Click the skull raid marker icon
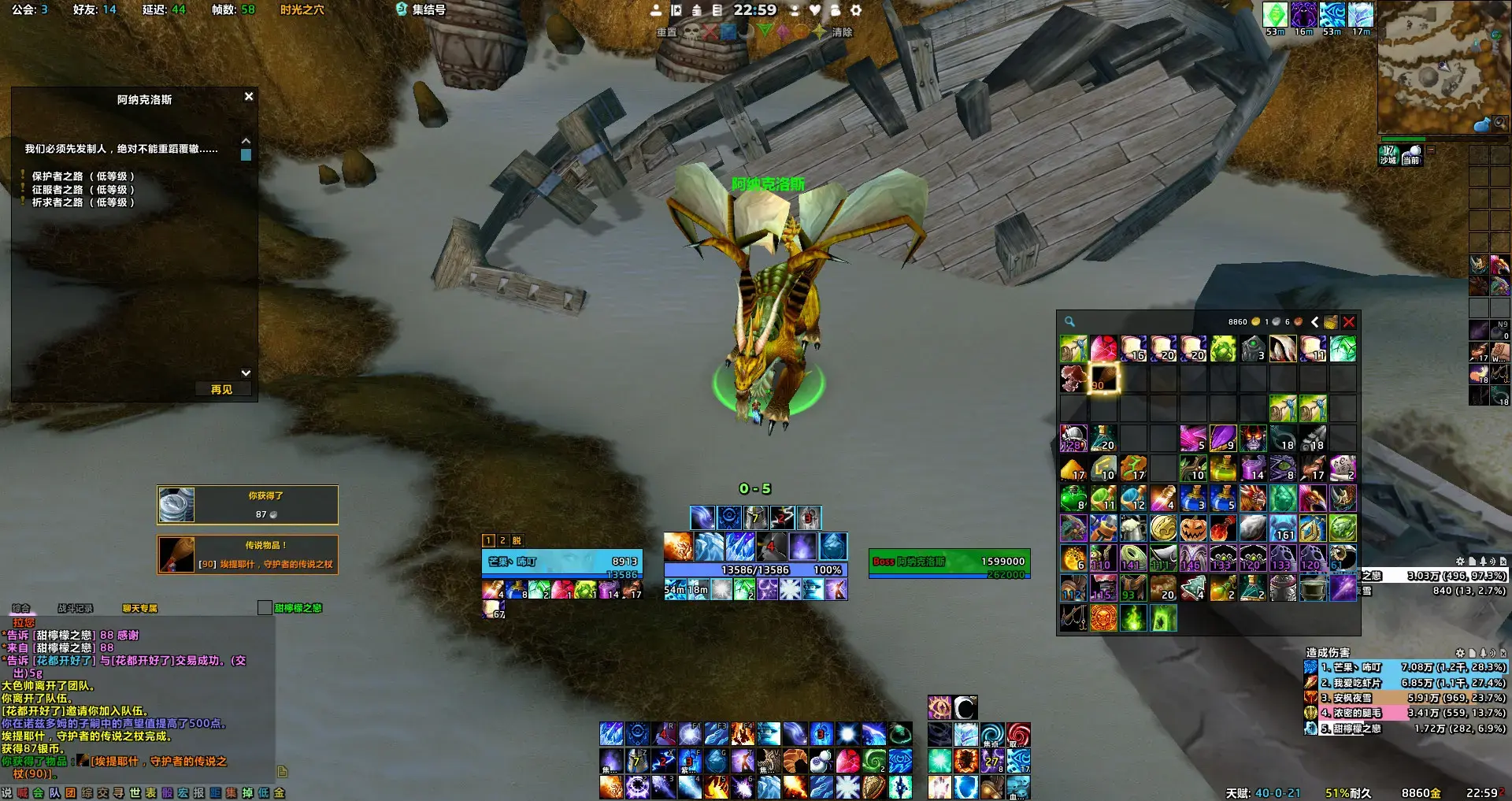The width and height of the screenshot is (1512, 801). [691, 32]
